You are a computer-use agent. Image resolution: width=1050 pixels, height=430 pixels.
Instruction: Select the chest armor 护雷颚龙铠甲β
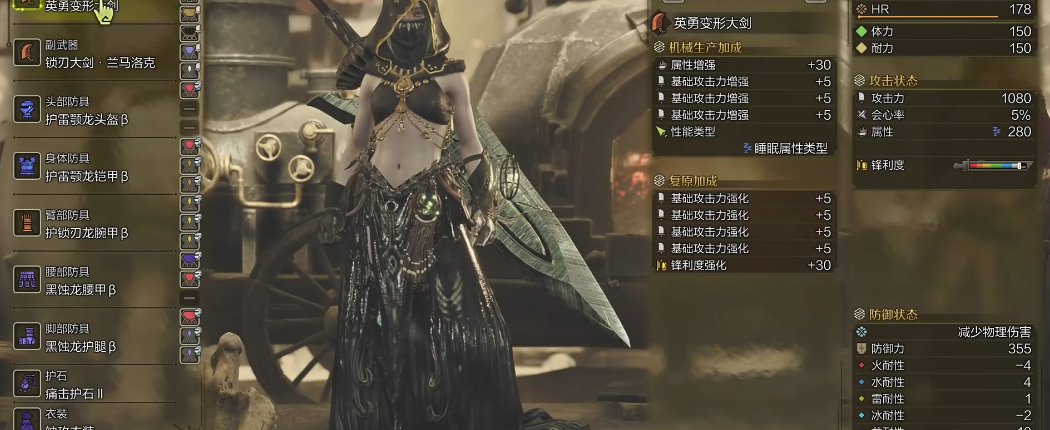(90, 168)
